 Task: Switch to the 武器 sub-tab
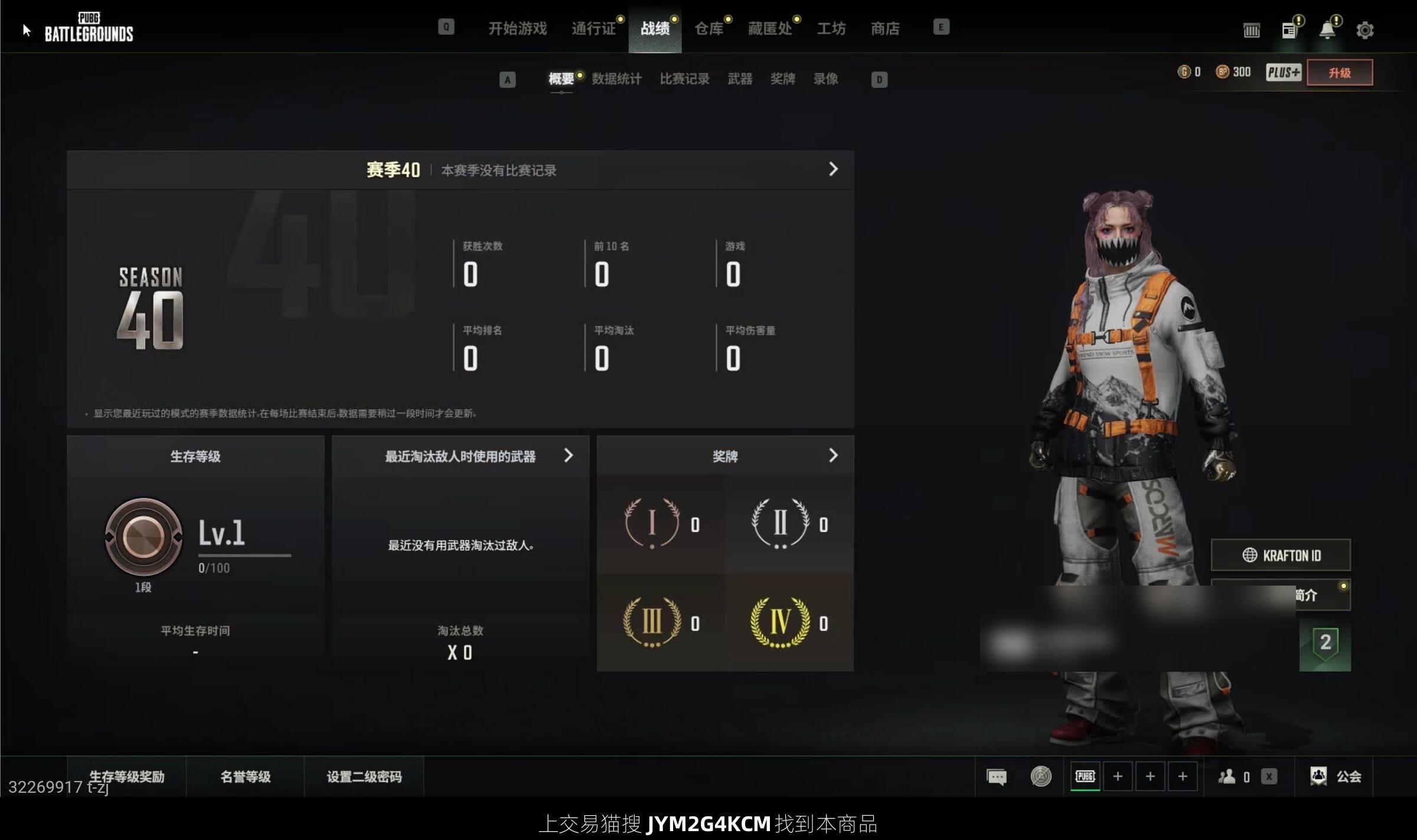(x=740, y=79)
